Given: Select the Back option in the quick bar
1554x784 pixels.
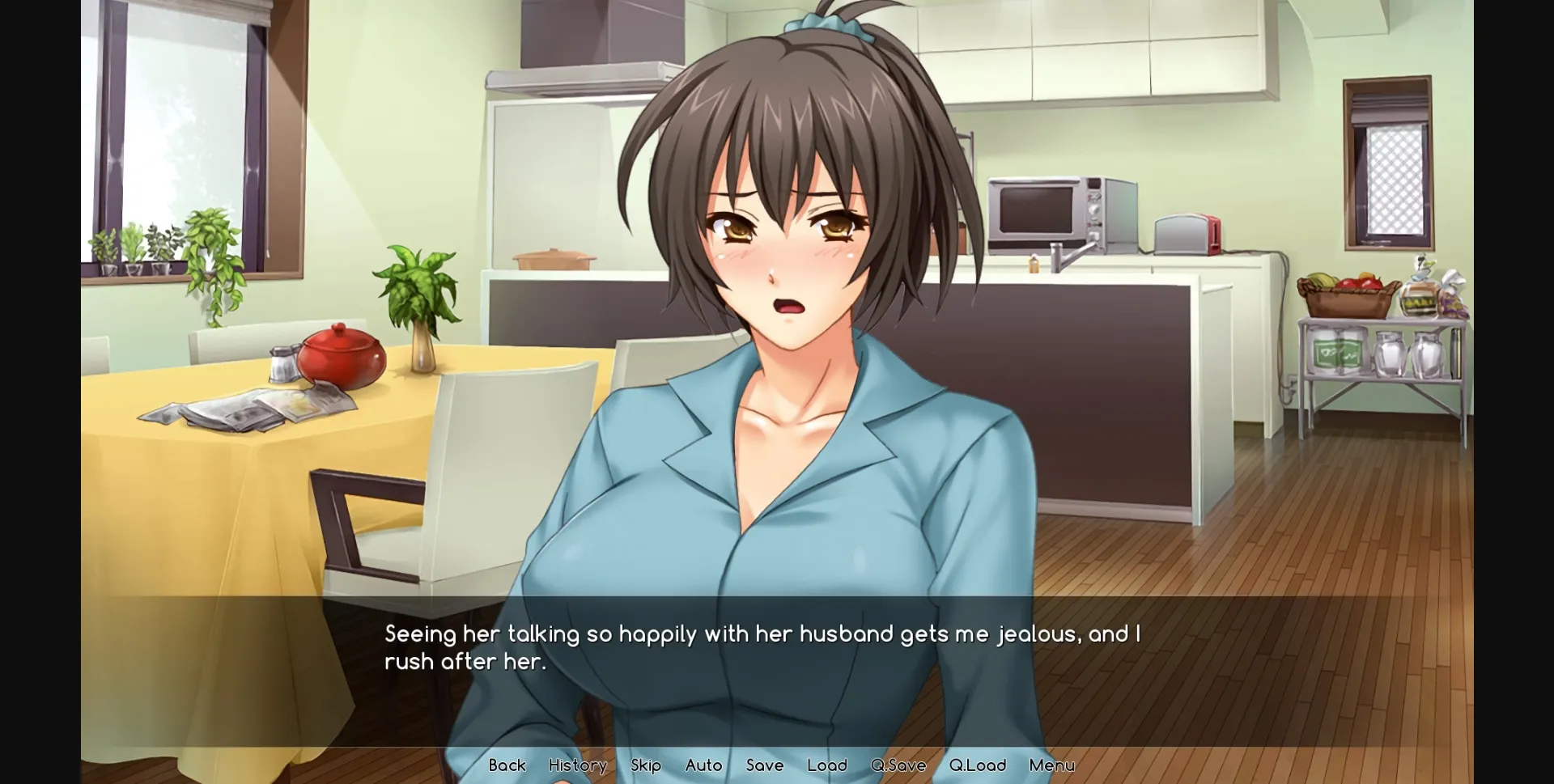Looking at the screenshot, I should coord(507,765).
